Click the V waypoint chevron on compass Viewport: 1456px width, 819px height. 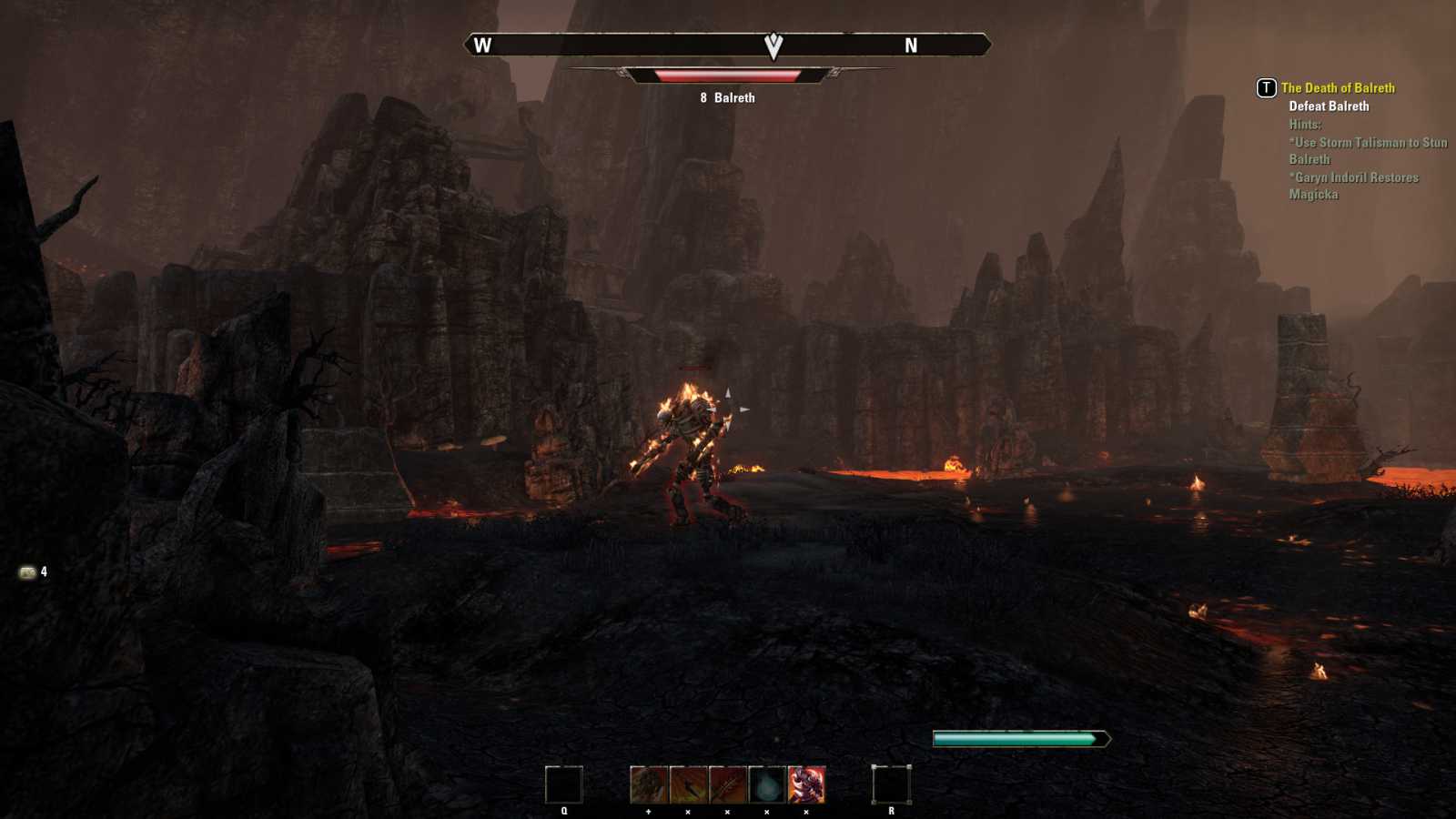772,45
